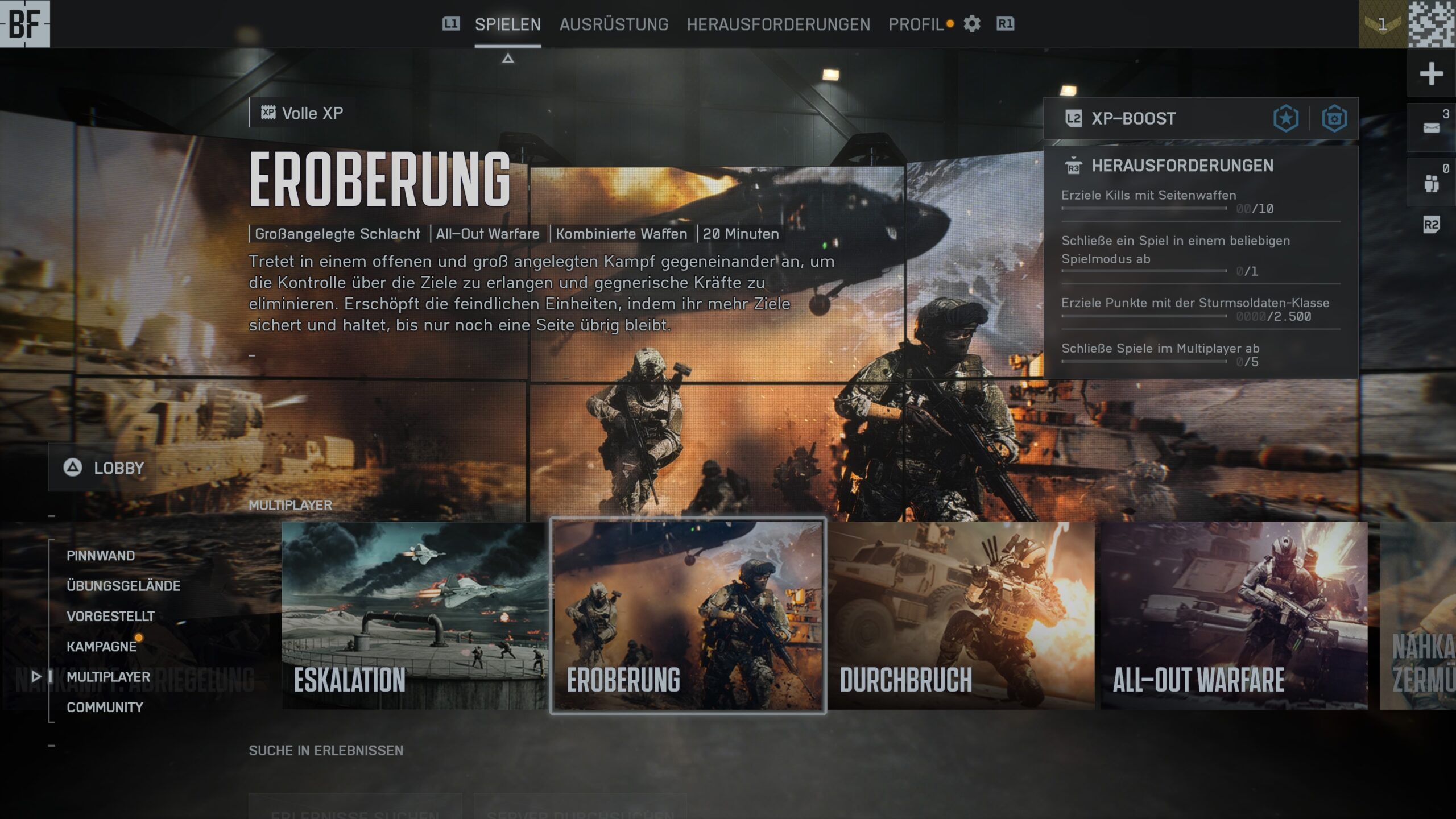Image resolution: width=1456 pixels, height=819 pixels.
Task: Select the Multiplayer menu entry
Action: point(108,677)
